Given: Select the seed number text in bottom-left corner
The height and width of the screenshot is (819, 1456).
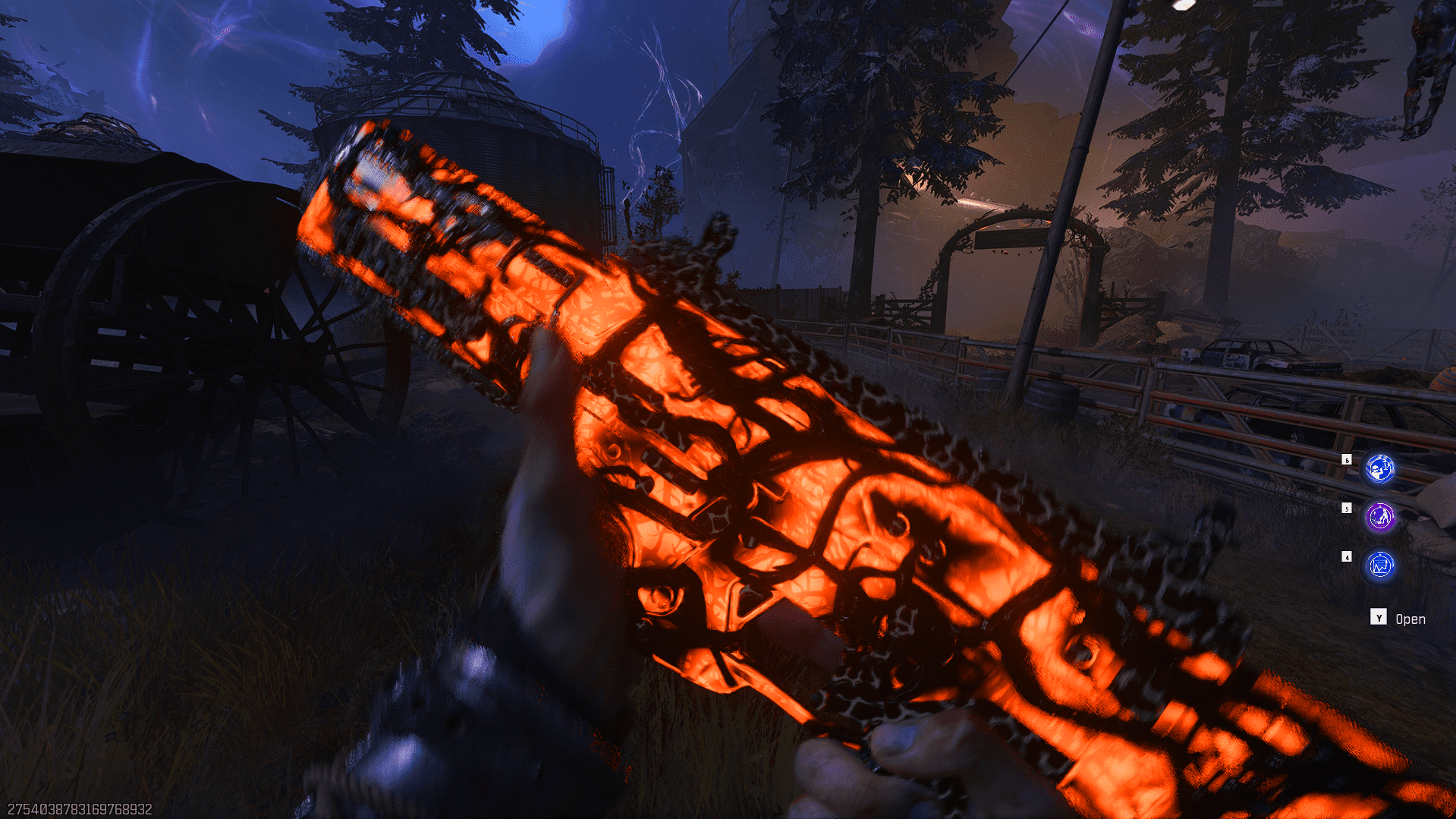Looking at the screenshot, I should point(80,808).
